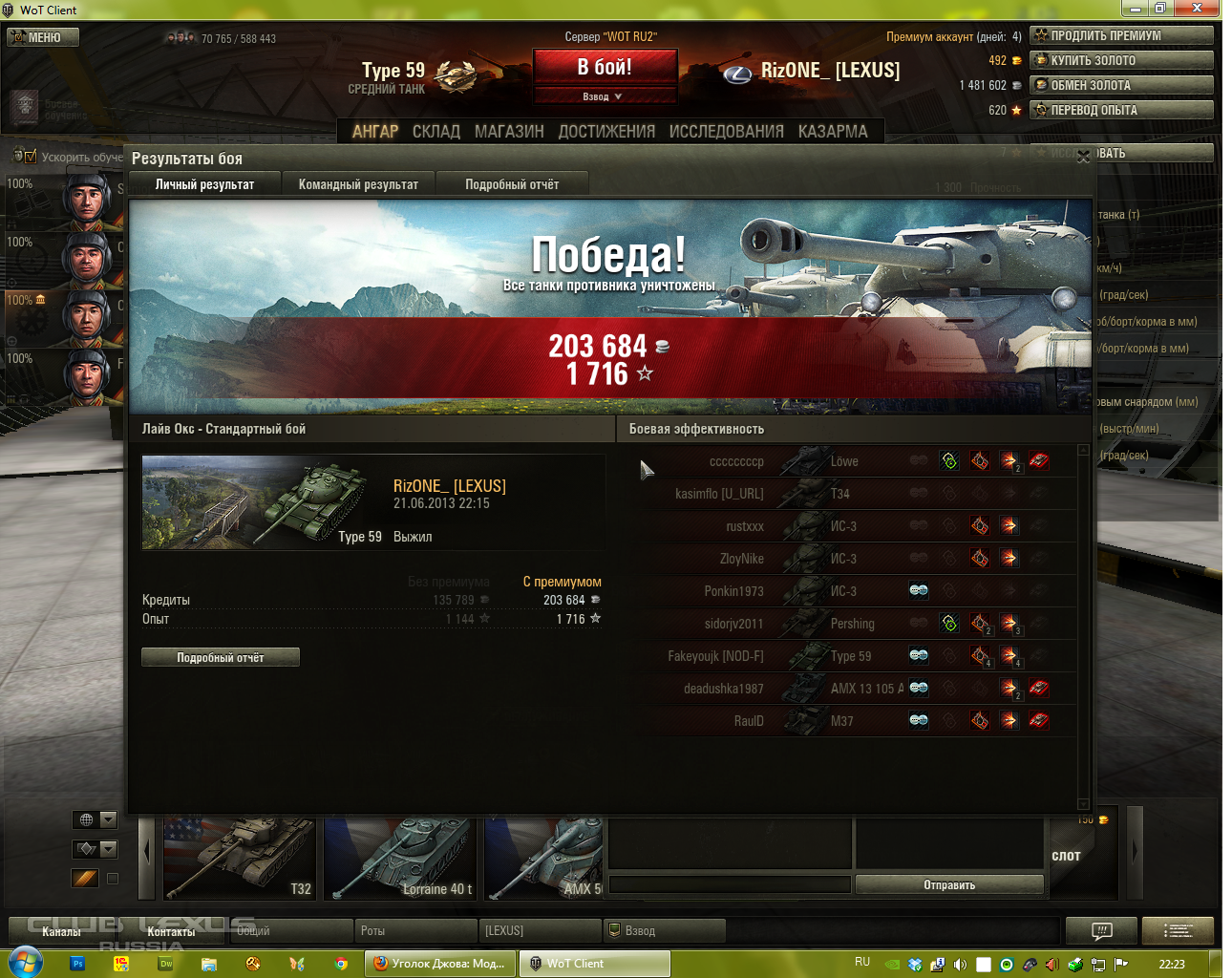Open the Взвод battle type dropdown
Viewport: 1232px width, 978px height.
(x=605, y=96)
